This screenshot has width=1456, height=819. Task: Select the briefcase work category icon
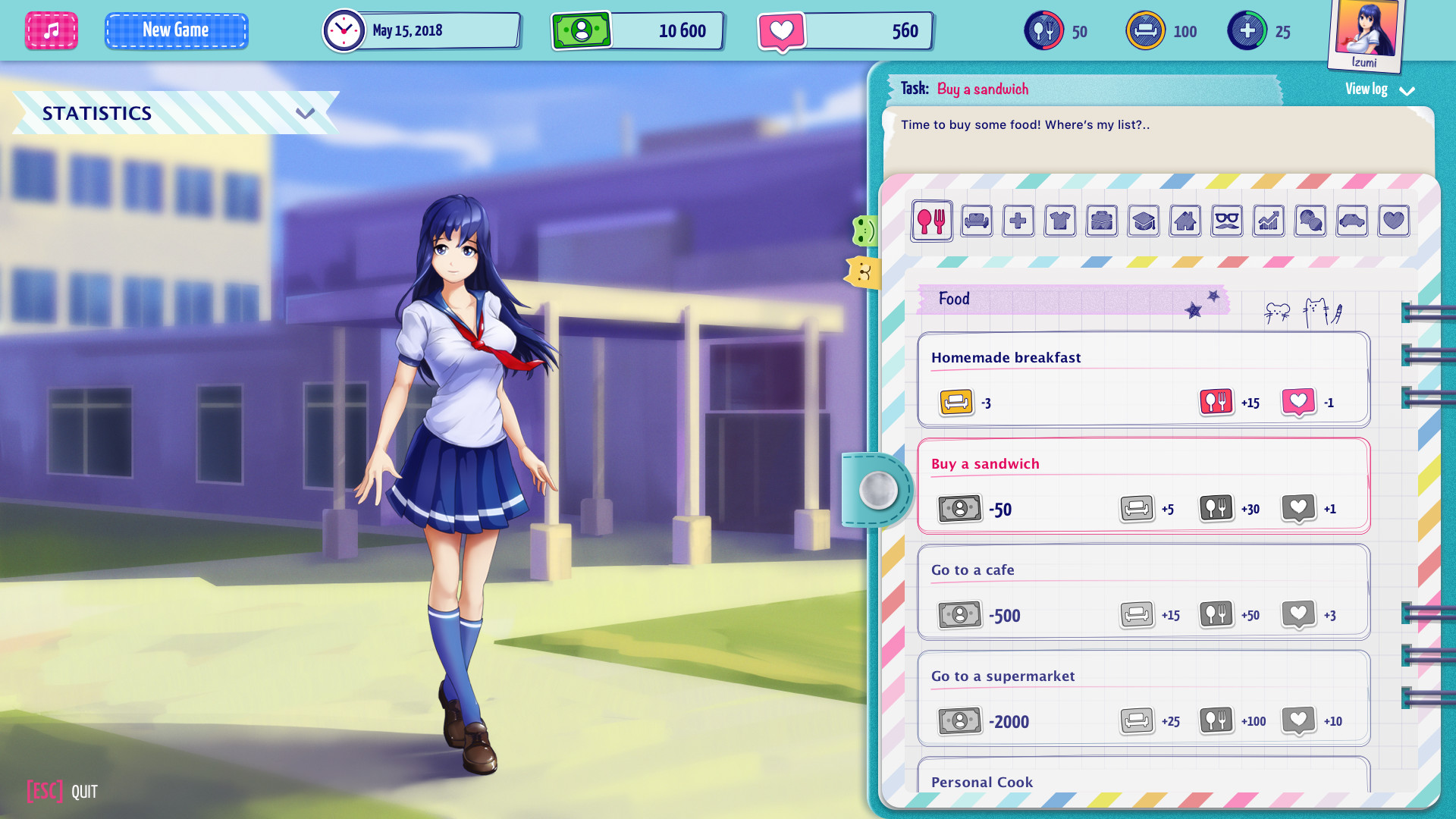[x=1102, y=221]
